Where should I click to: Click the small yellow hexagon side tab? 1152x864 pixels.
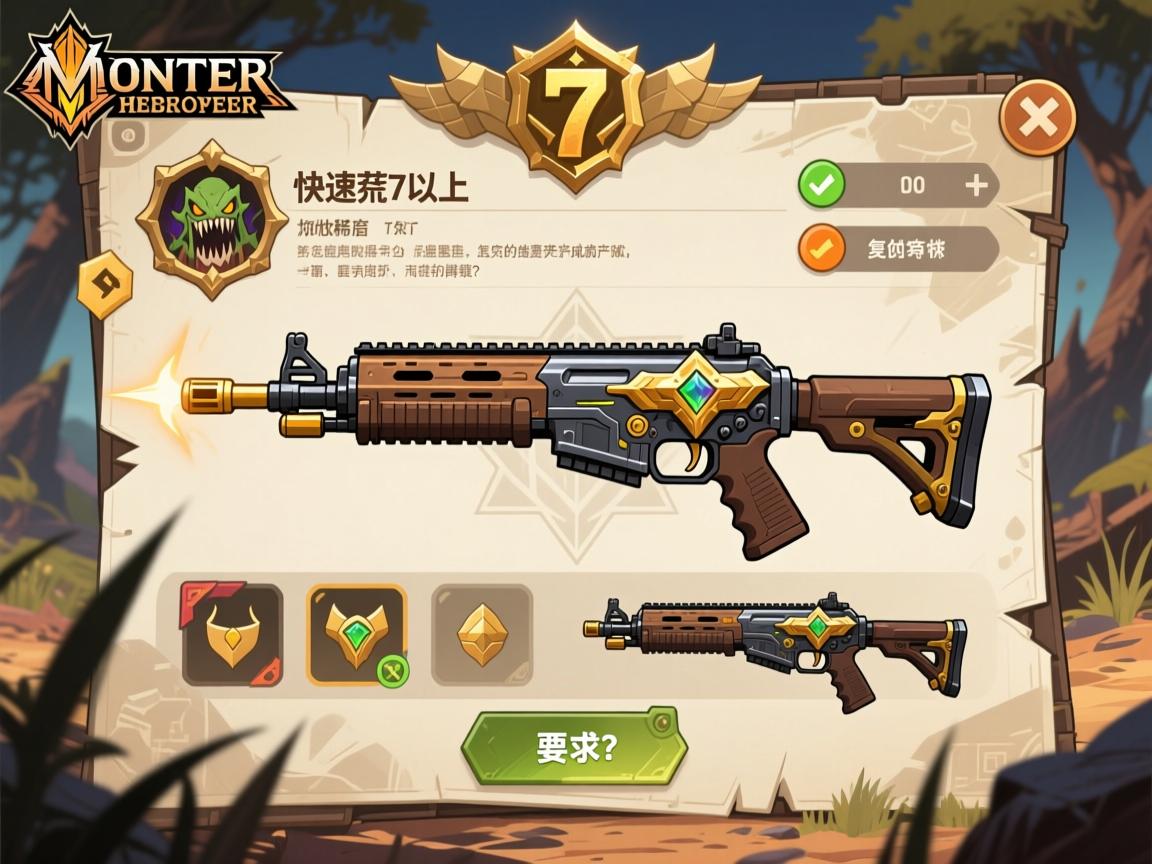tap(105, 284)
